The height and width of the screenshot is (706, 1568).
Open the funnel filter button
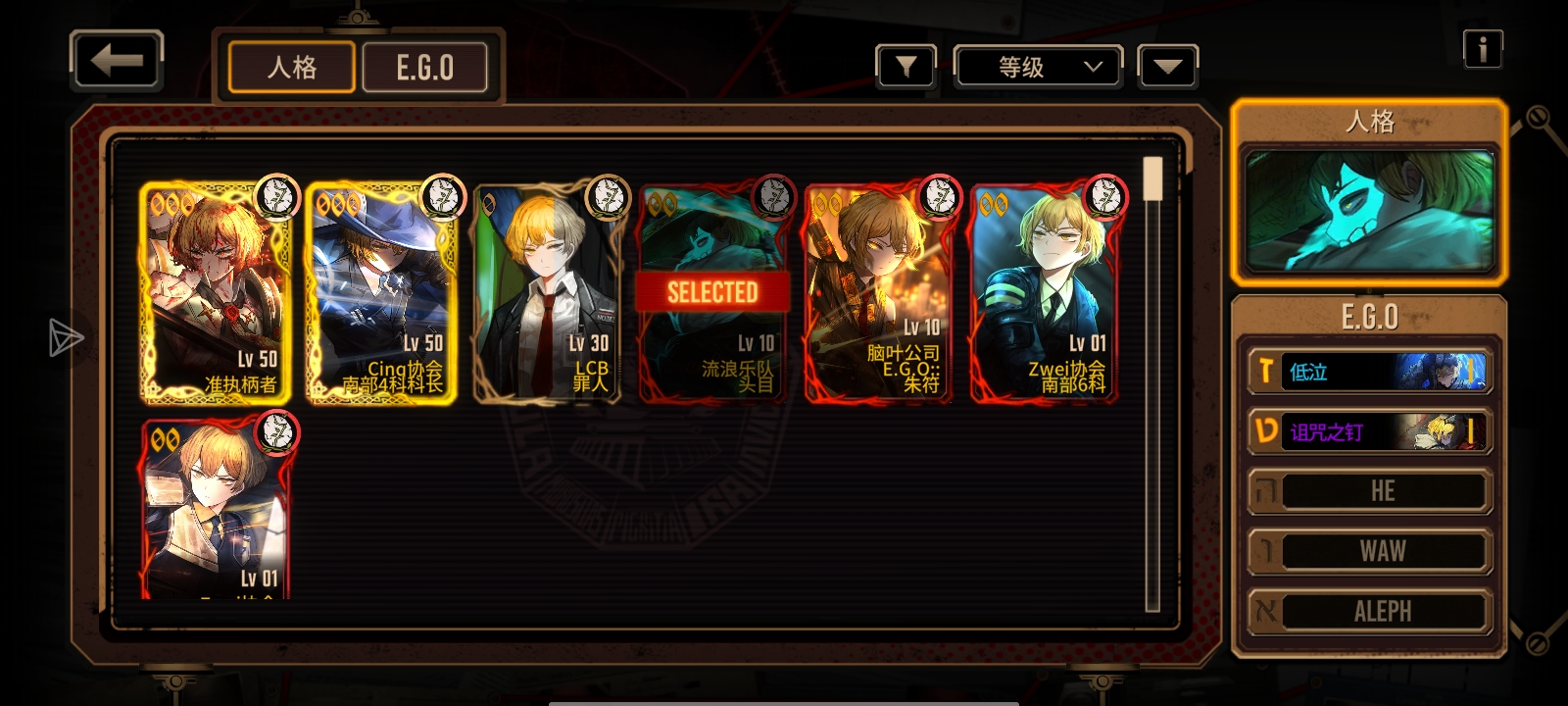pos(906,67)
